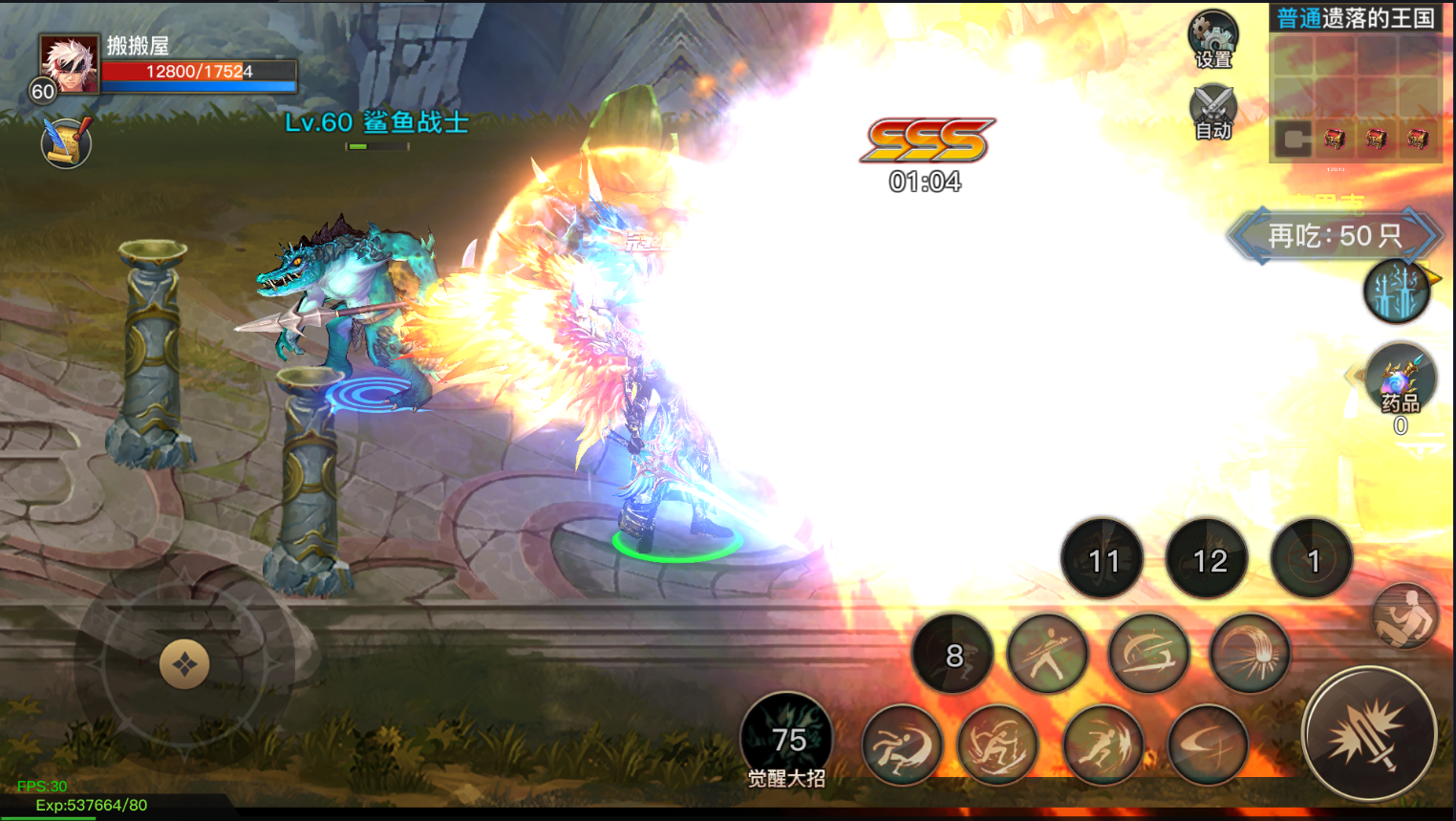Trigger the jump dodge figure button
The image size is (1456, 821).
tap(1403, 616)
